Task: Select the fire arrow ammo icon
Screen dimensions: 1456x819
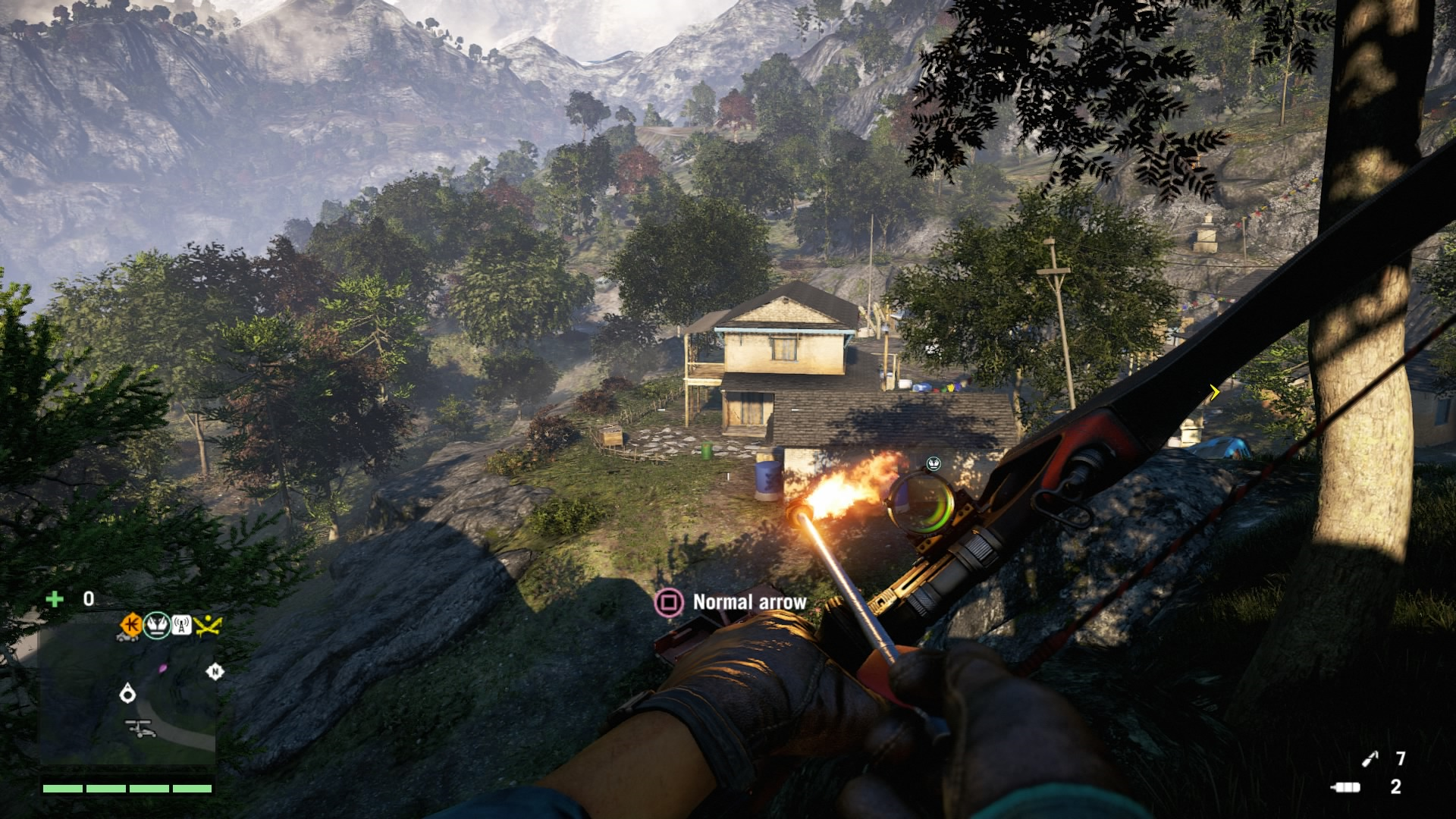Action: click(1370, 758)
